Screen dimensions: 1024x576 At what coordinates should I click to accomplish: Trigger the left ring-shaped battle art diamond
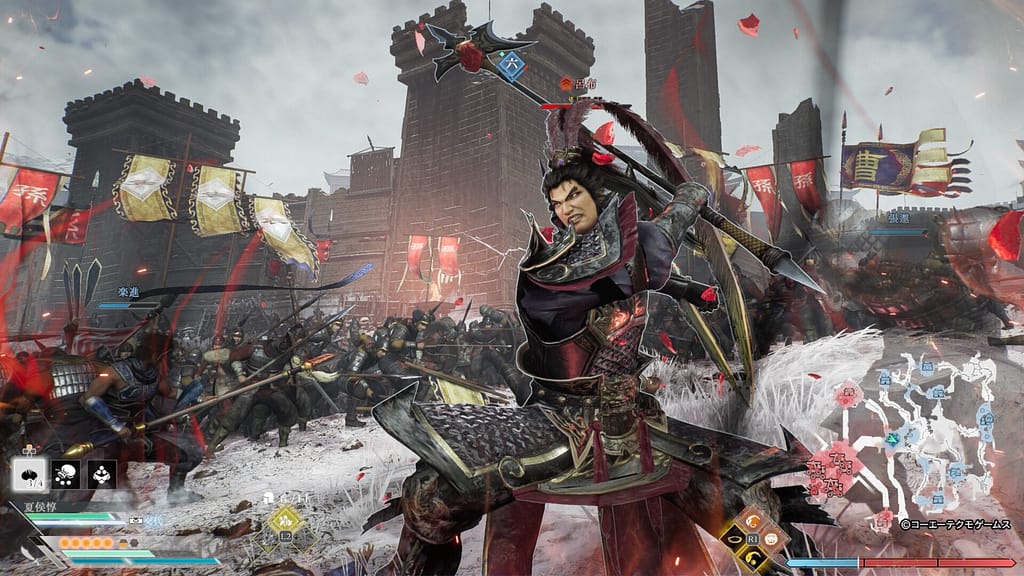click(736, 540)
